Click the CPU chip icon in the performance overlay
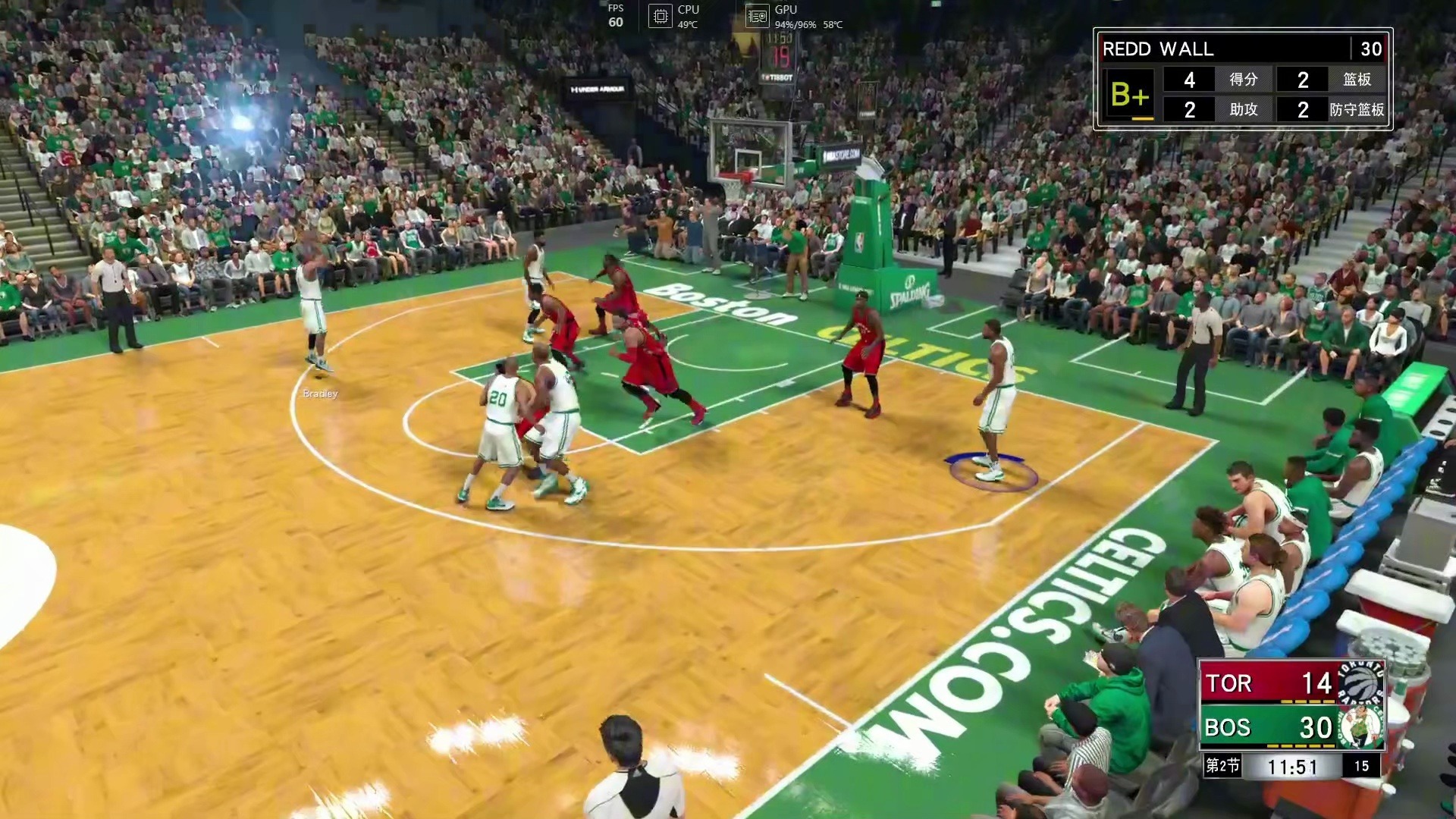Viewport: 1456px width, 819px height. tap(661, 16)
